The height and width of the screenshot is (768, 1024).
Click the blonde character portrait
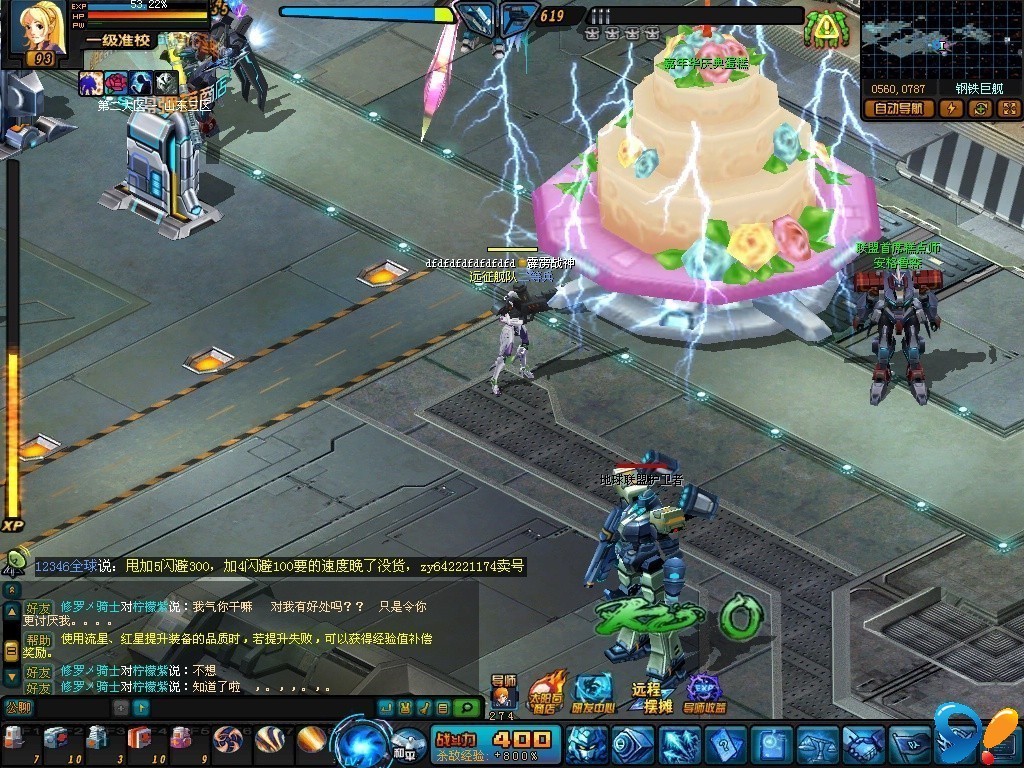click(x=38, y=28)
